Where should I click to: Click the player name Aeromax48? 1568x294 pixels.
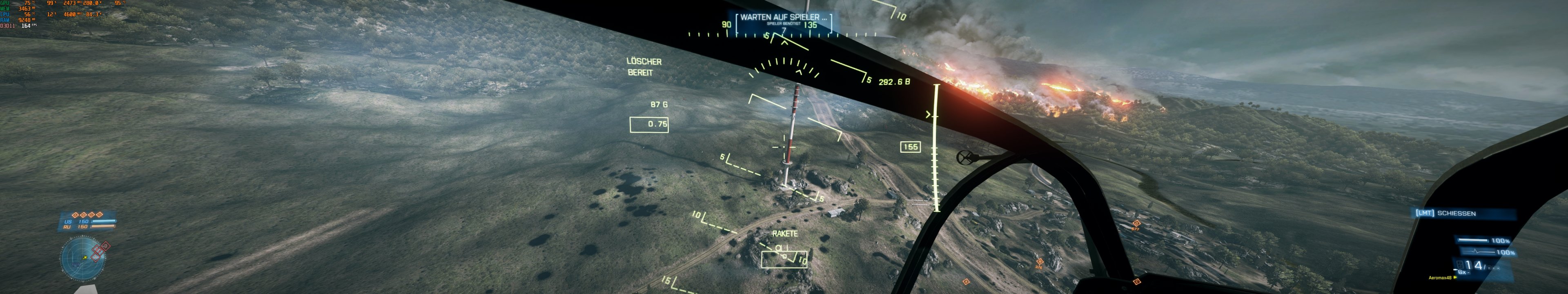(1440, 278)
